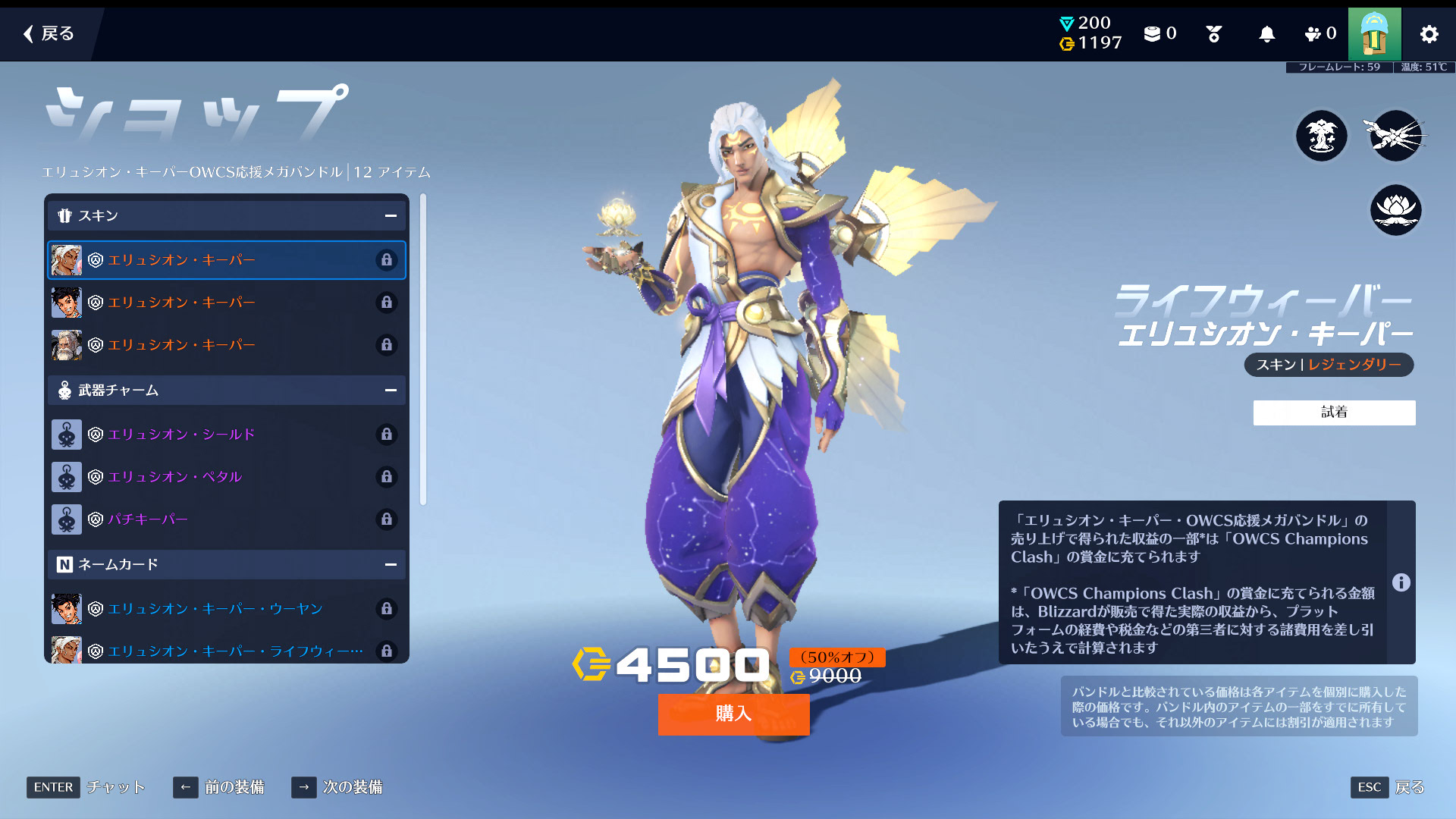Collapse the スキン section
The width and height of the screenshot is (1456, 819).
pyautogui.click(x=391, y=216)
